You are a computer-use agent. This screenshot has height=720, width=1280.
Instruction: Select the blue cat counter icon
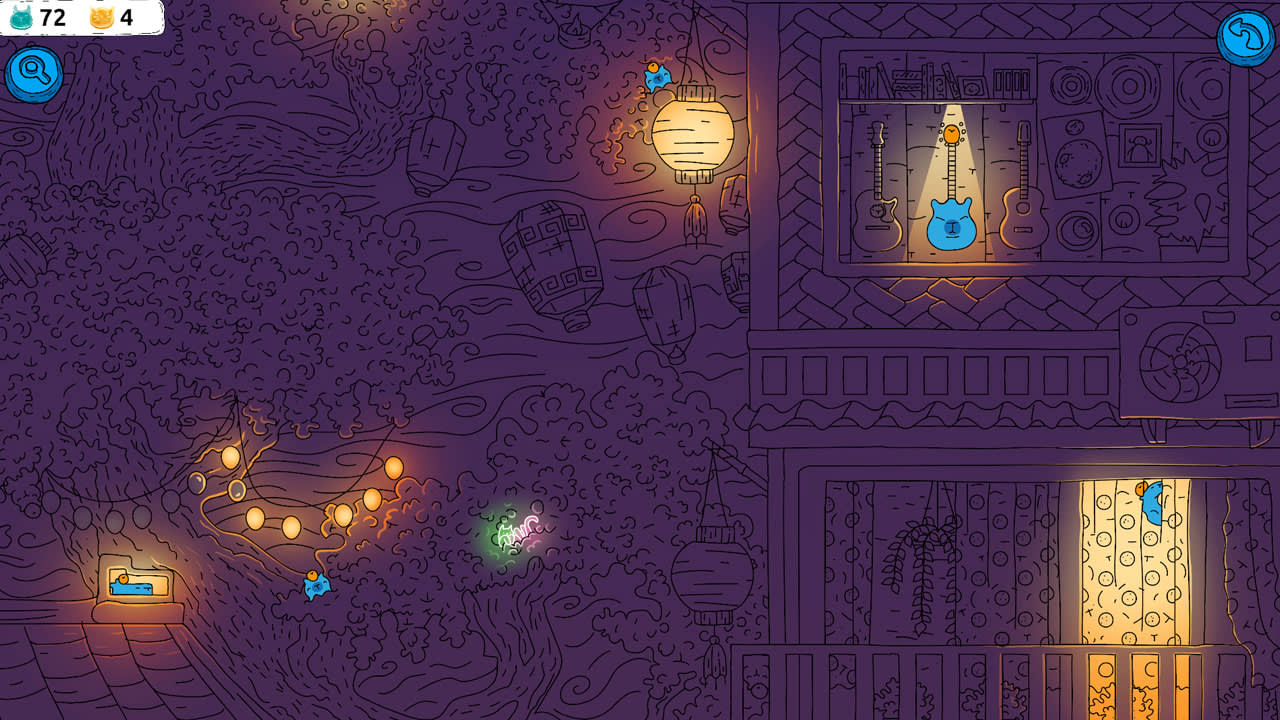(x=22, y=17)
